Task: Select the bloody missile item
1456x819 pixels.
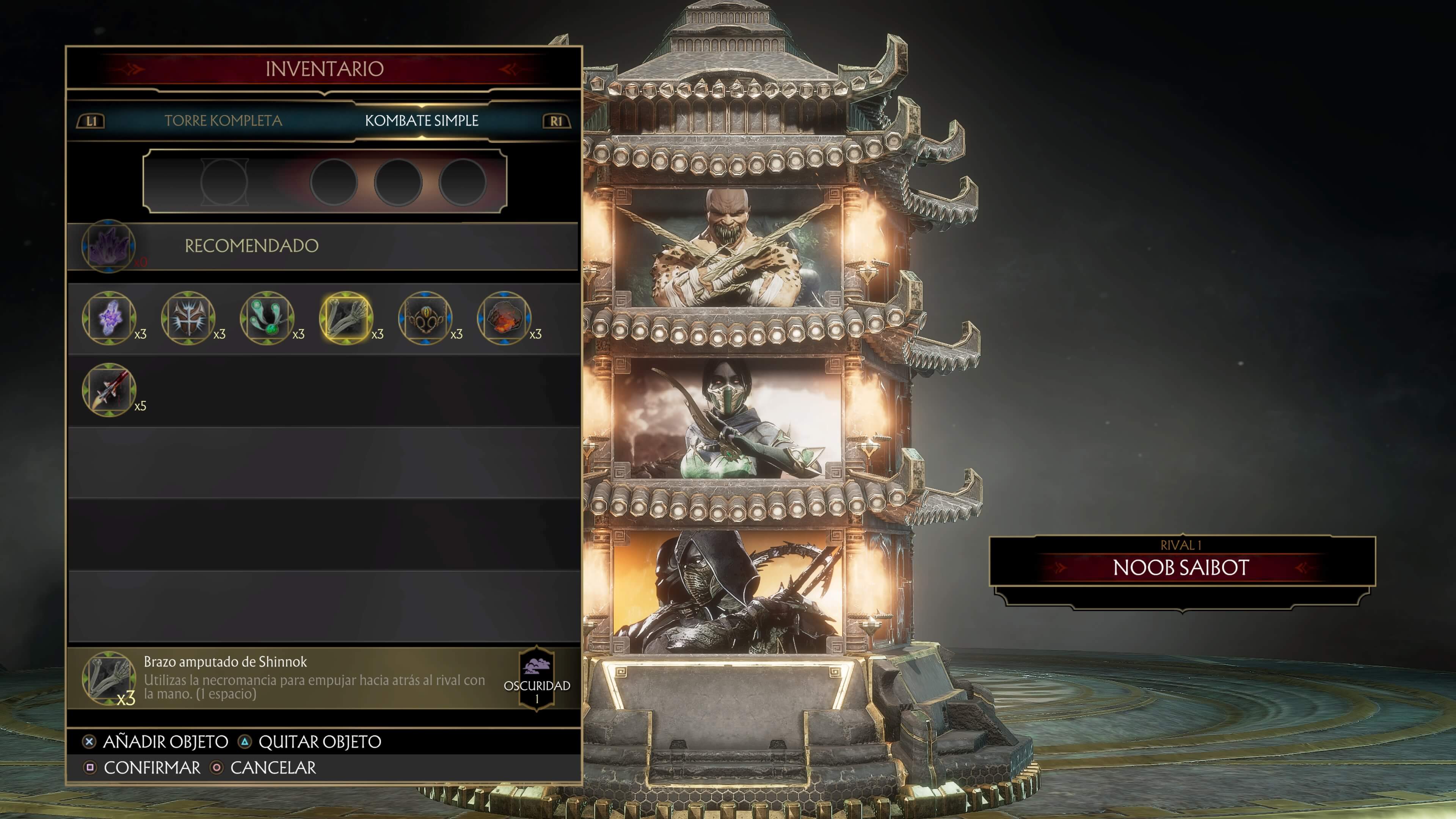Action: point(109,389)
